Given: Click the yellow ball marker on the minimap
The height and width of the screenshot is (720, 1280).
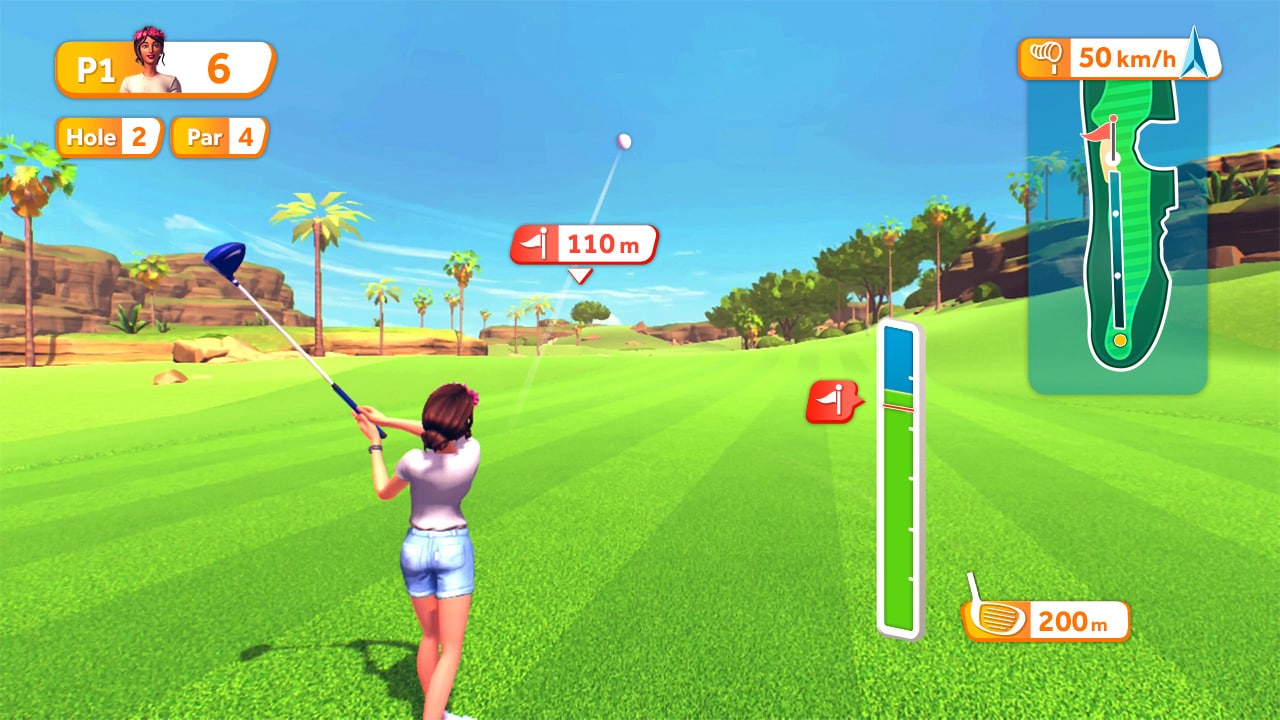Looking at the screenshot, I should click(x=1120, y=340).
